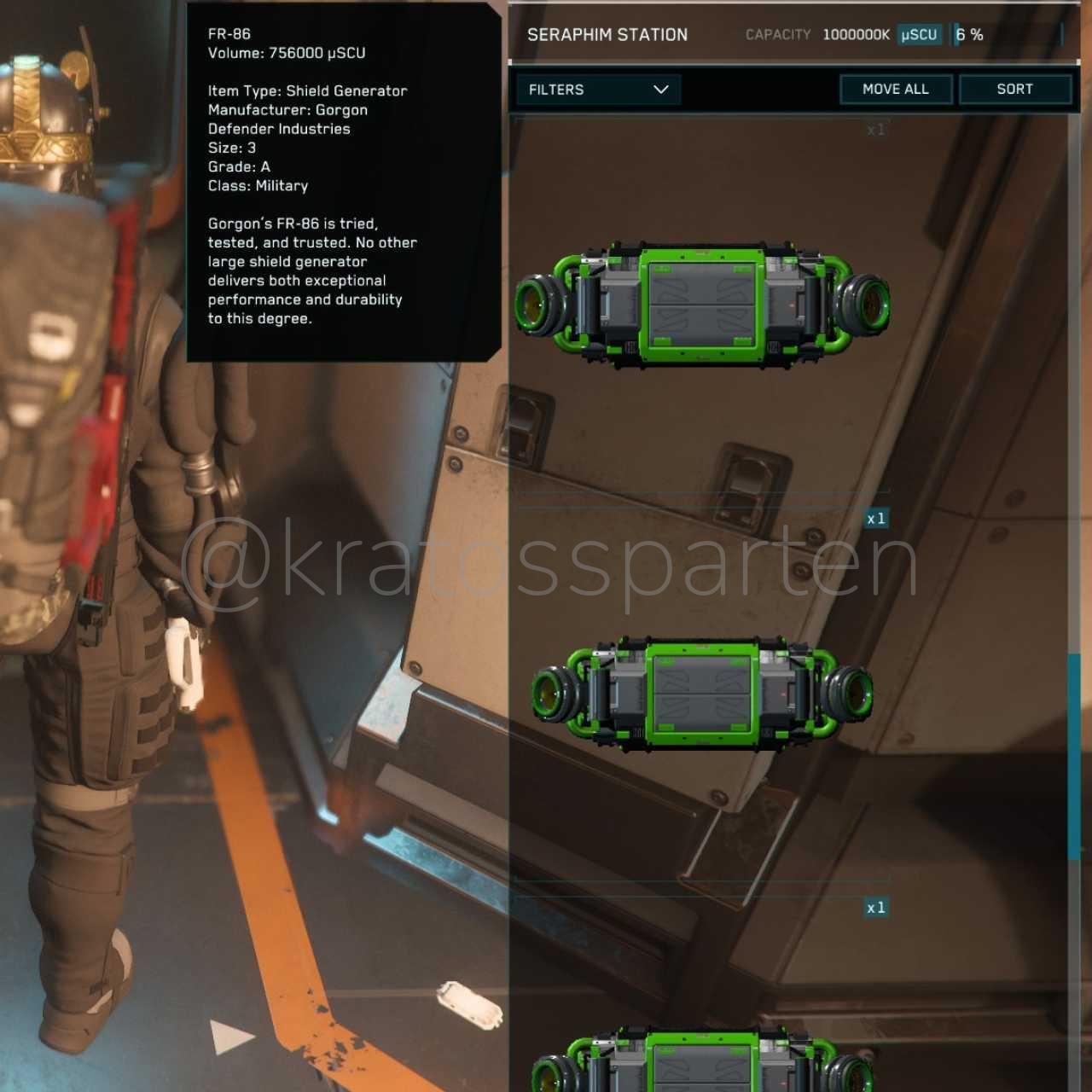Screen dimensions: 1092x1092
Task: Grab the inventory scrollbar handle
Action: [1074, 756]
